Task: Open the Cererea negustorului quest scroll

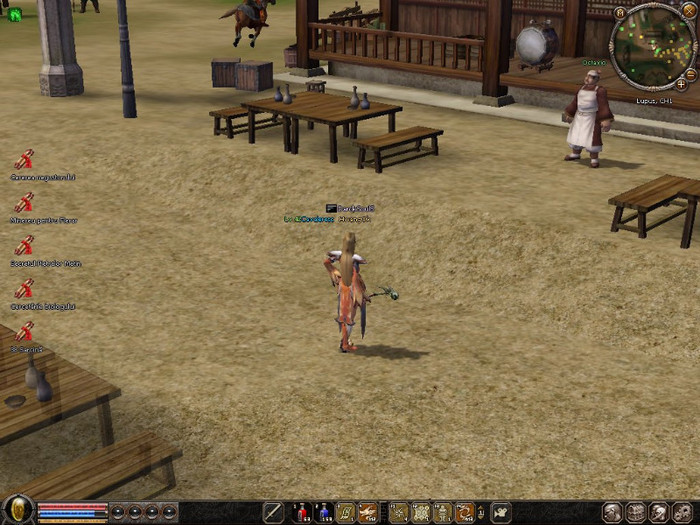Action: pyautogui.click(x=23, y=160)
